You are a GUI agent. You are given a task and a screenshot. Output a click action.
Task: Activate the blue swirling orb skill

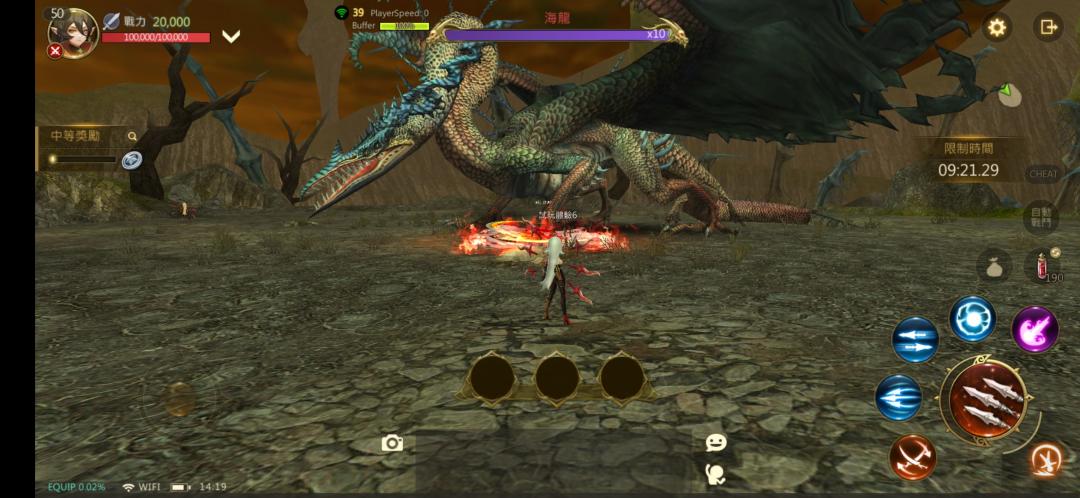pos(972,319)
